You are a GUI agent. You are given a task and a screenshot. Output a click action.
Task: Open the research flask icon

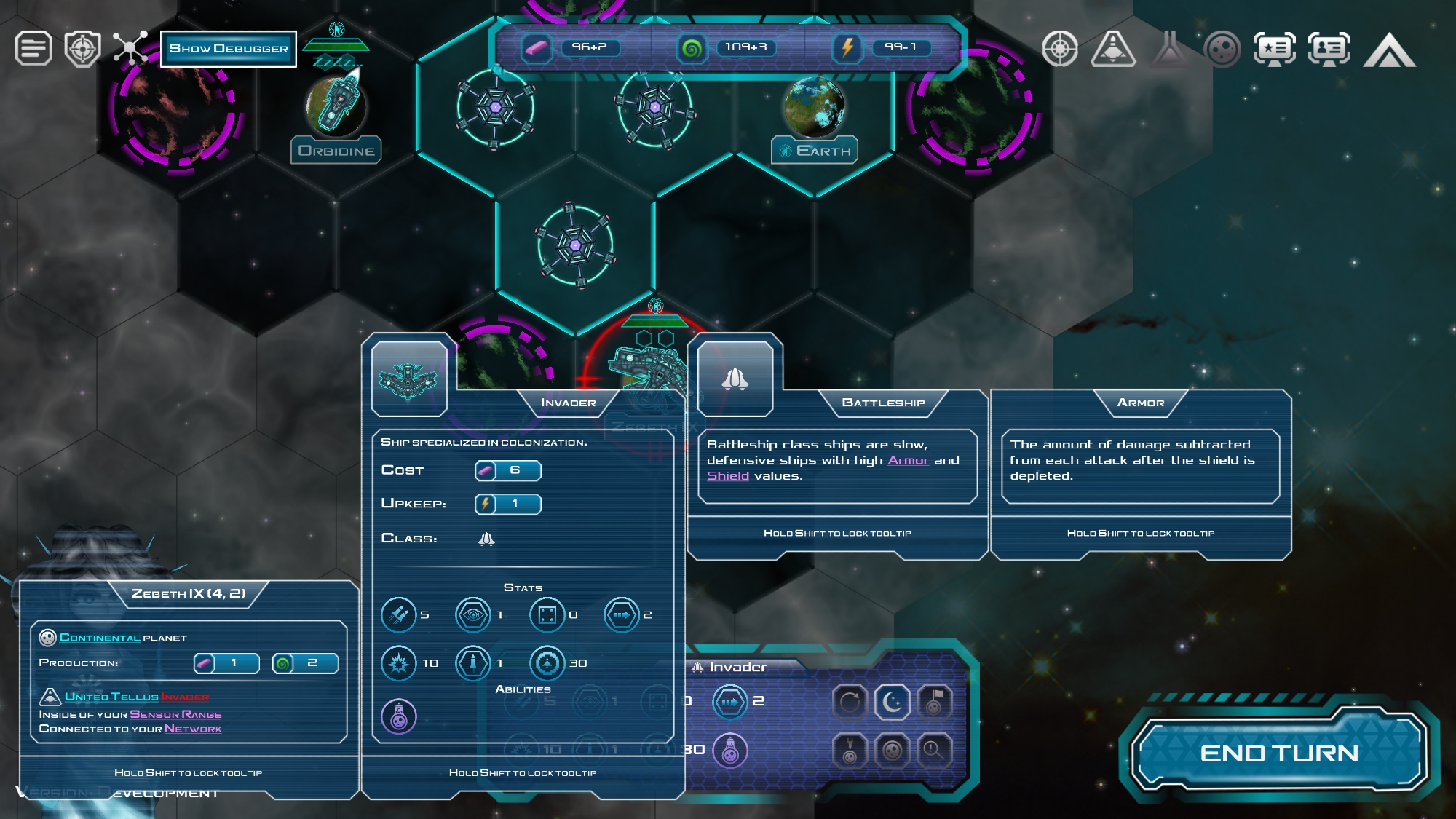tap(1169, 50)
